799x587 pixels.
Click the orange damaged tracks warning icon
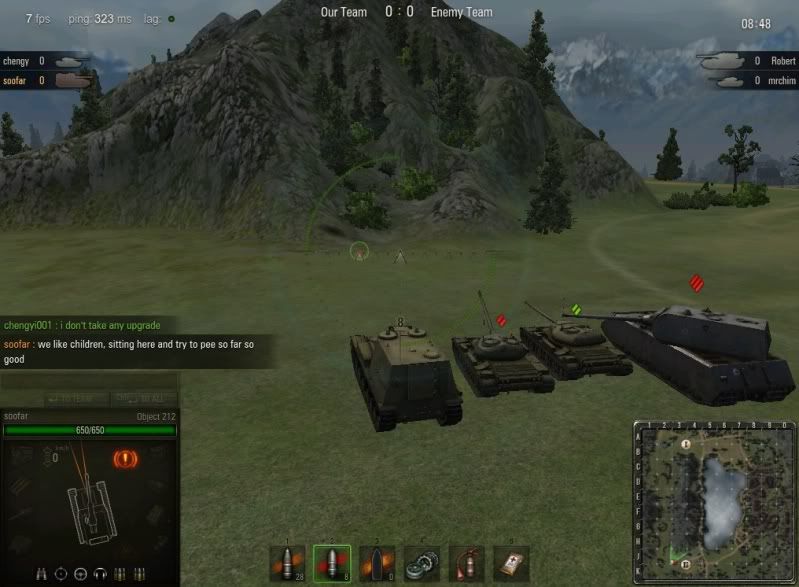tap(126, 459)
